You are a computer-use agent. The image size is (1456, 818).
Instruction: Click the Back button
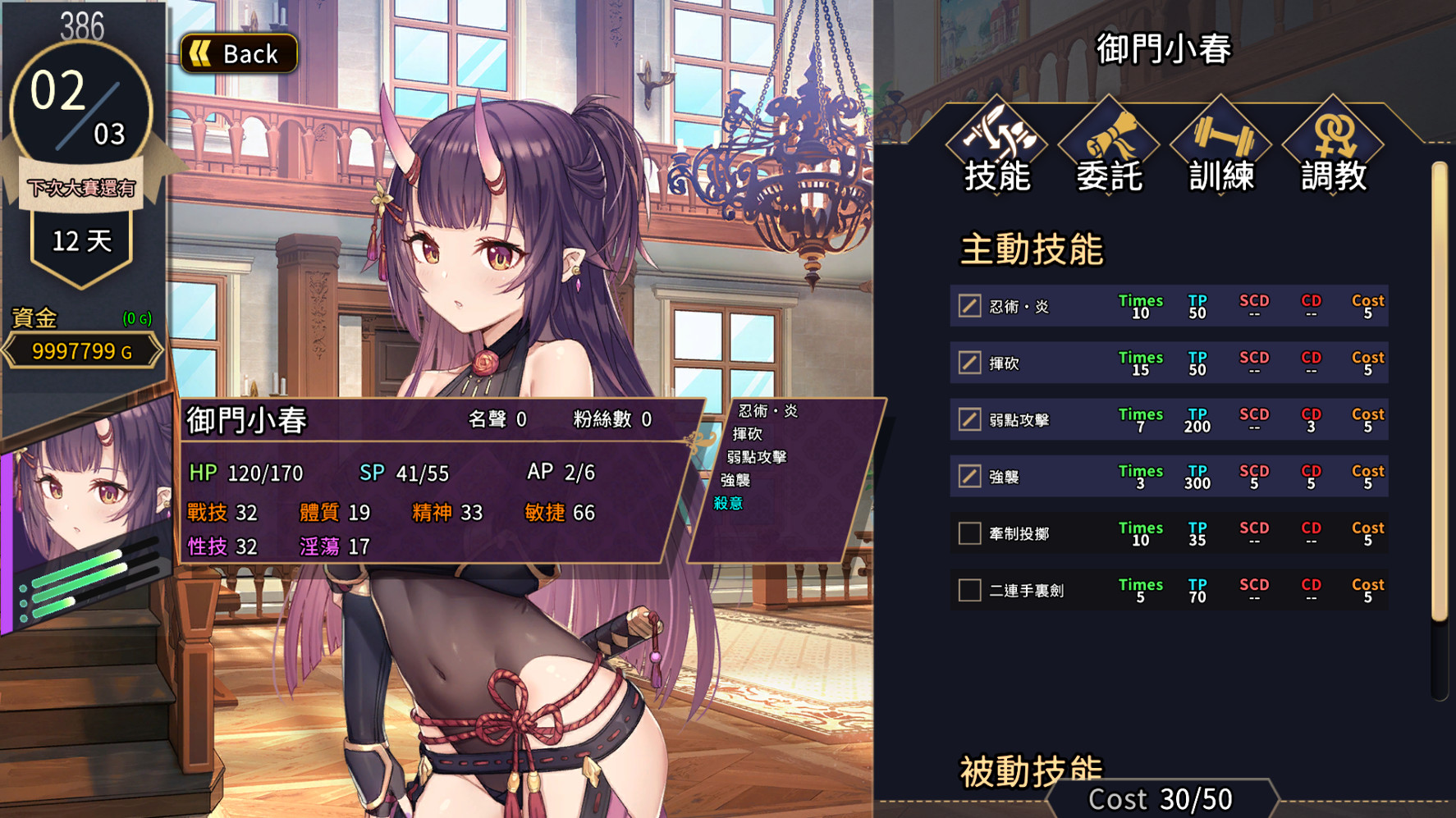pos(239,53)
